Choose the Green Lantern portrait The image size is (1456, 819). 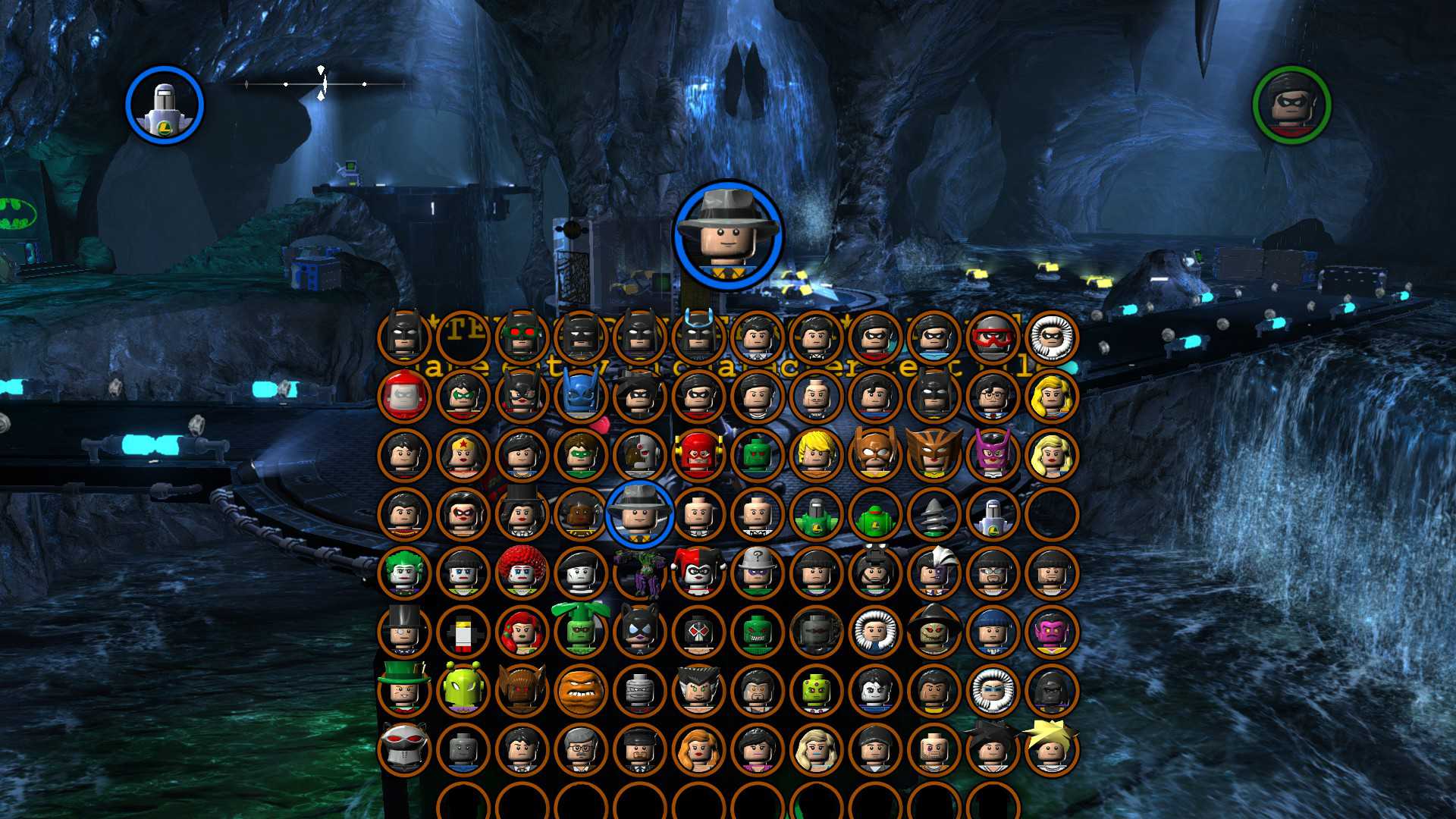tap(581, 455)
